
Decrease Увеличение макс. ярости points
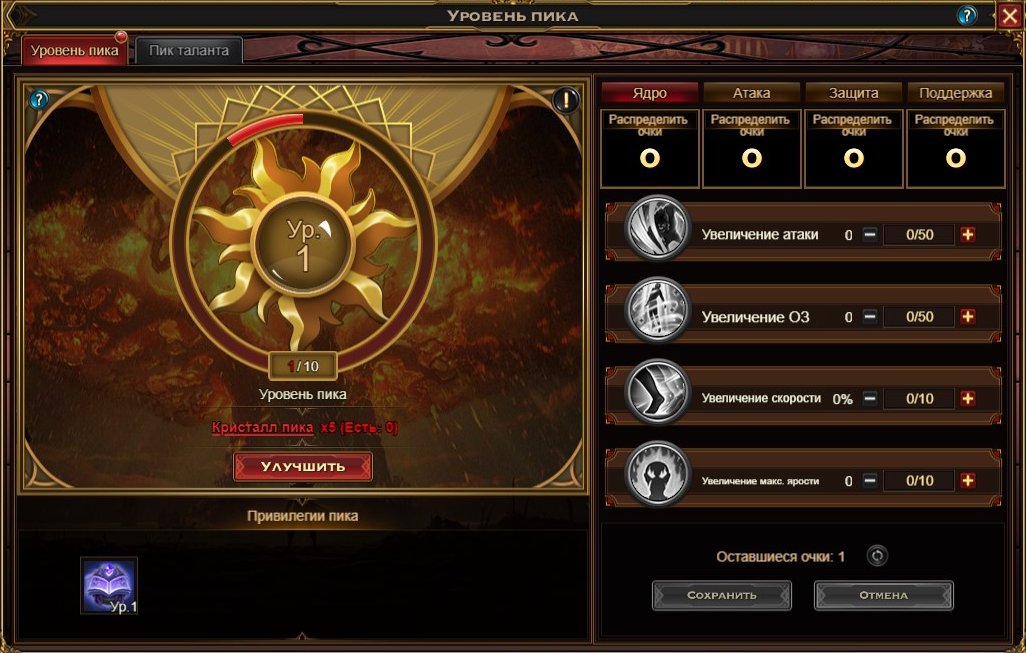click(870, 480)
